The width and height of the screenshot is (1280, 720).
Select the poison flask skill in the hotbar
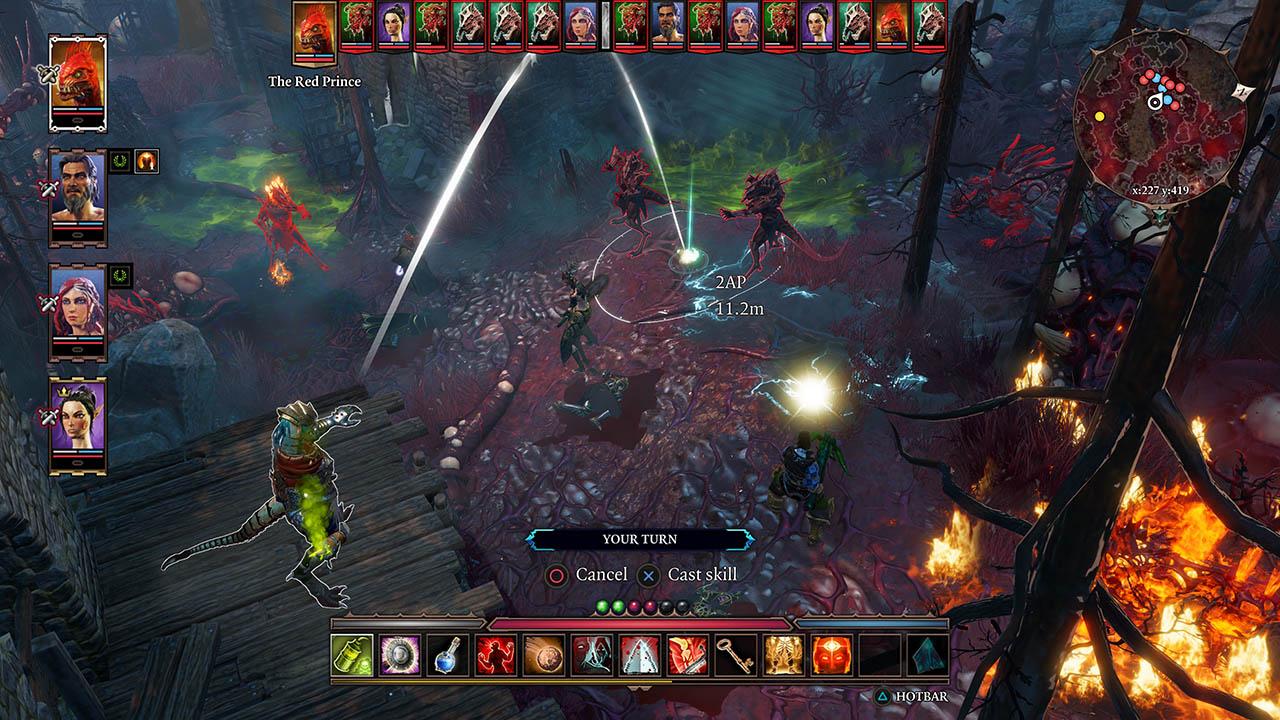click(352, 655)
